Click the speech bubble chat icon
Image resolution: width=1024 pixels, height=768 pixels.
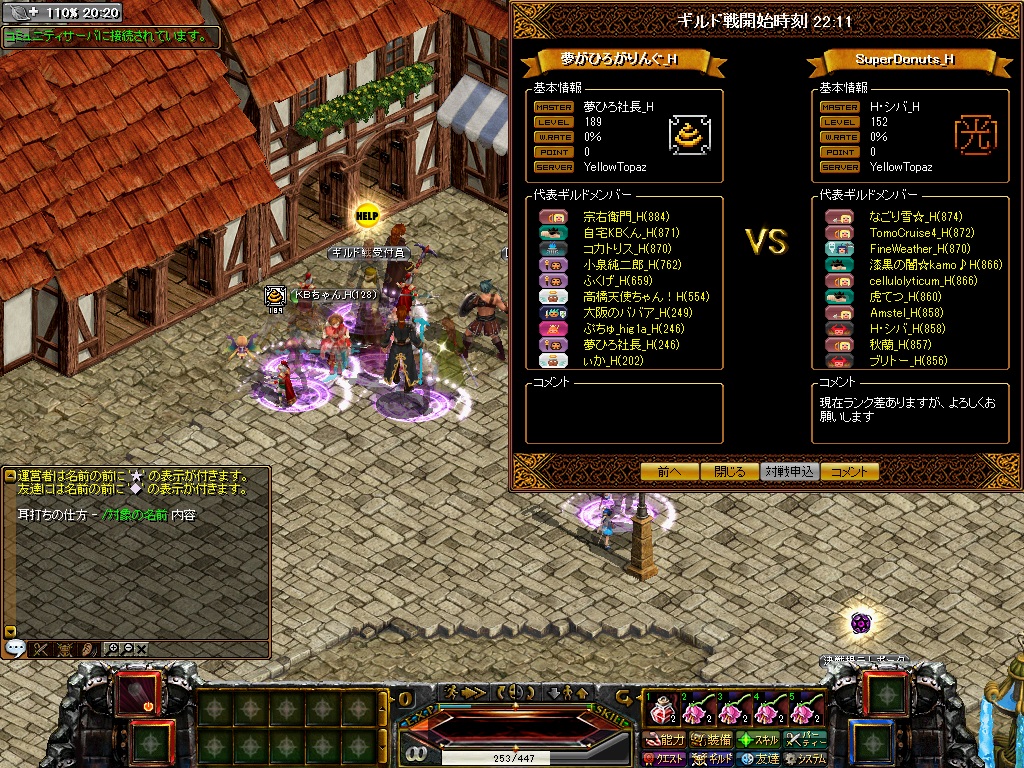[15, 648]
